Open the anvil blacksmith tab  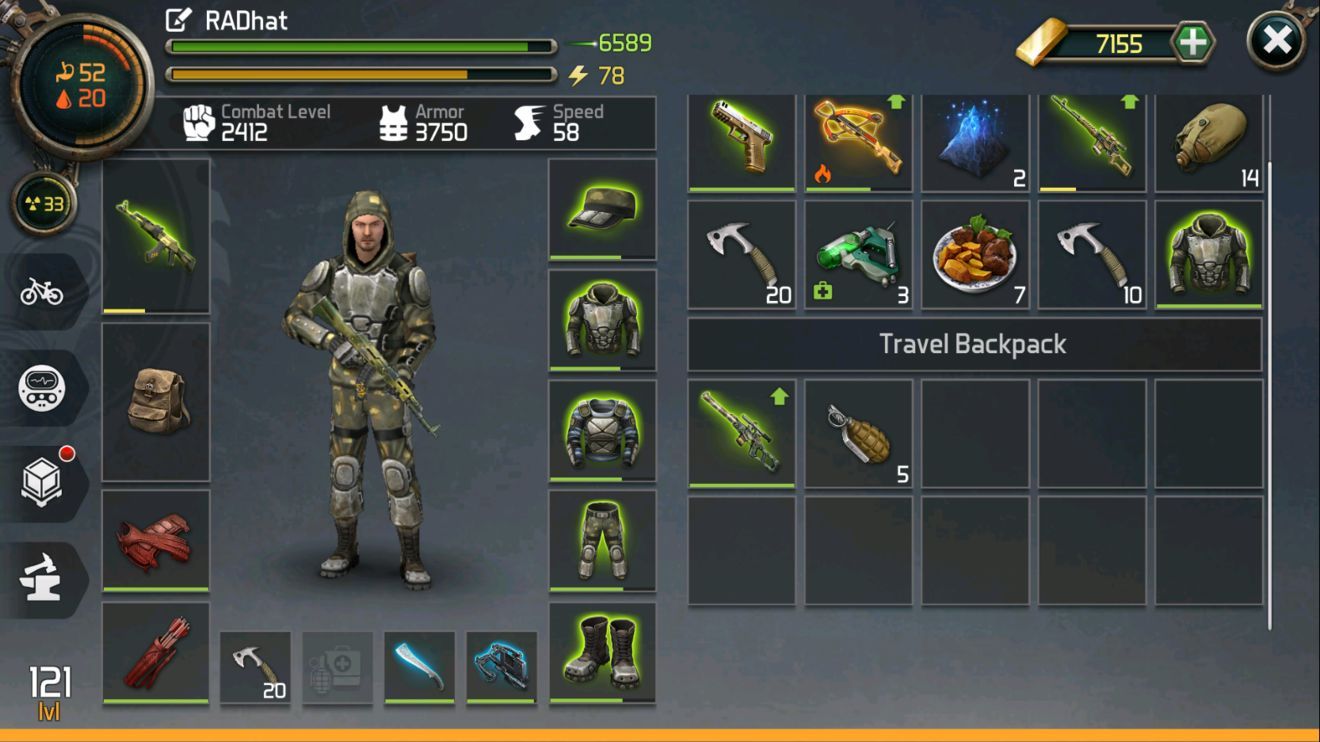tap(42, 579)
